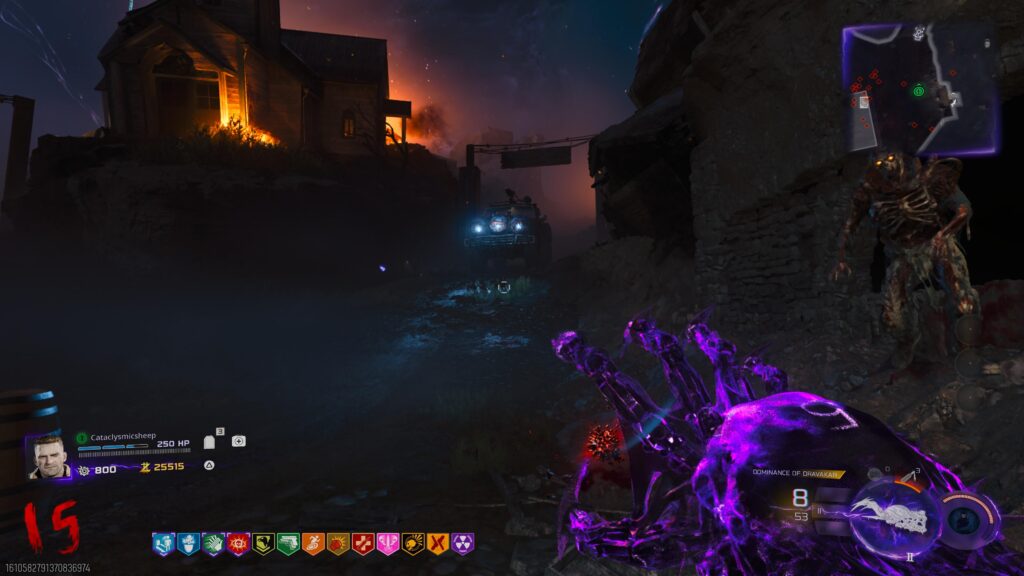Select the yellow-black eagle head perk icon
Image resolution: width=1024 pixels, height=576 pixels.
point(263,544)
